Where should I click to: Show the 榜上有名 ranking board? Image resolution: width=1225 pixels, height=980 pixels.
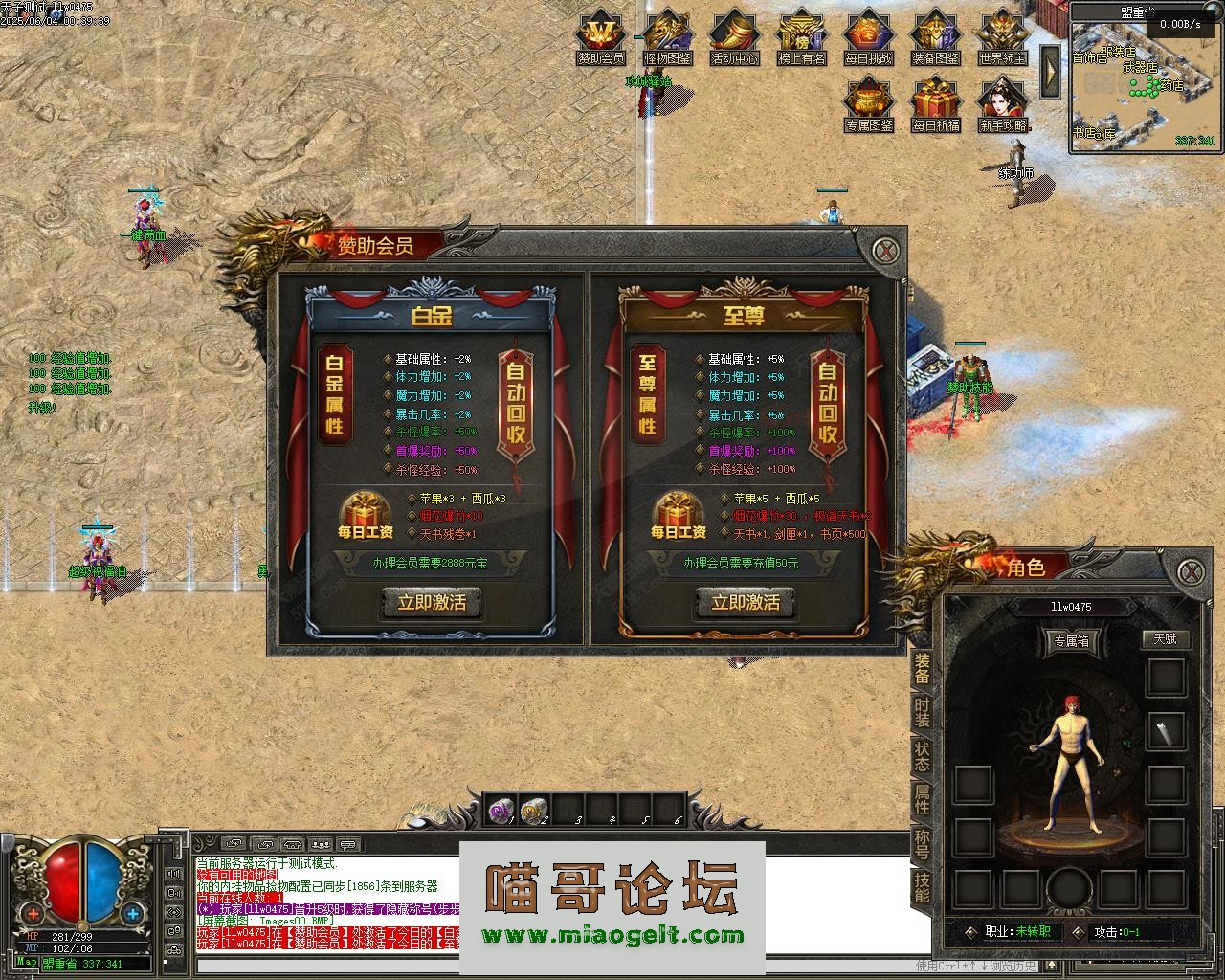[x=801, y=39]
